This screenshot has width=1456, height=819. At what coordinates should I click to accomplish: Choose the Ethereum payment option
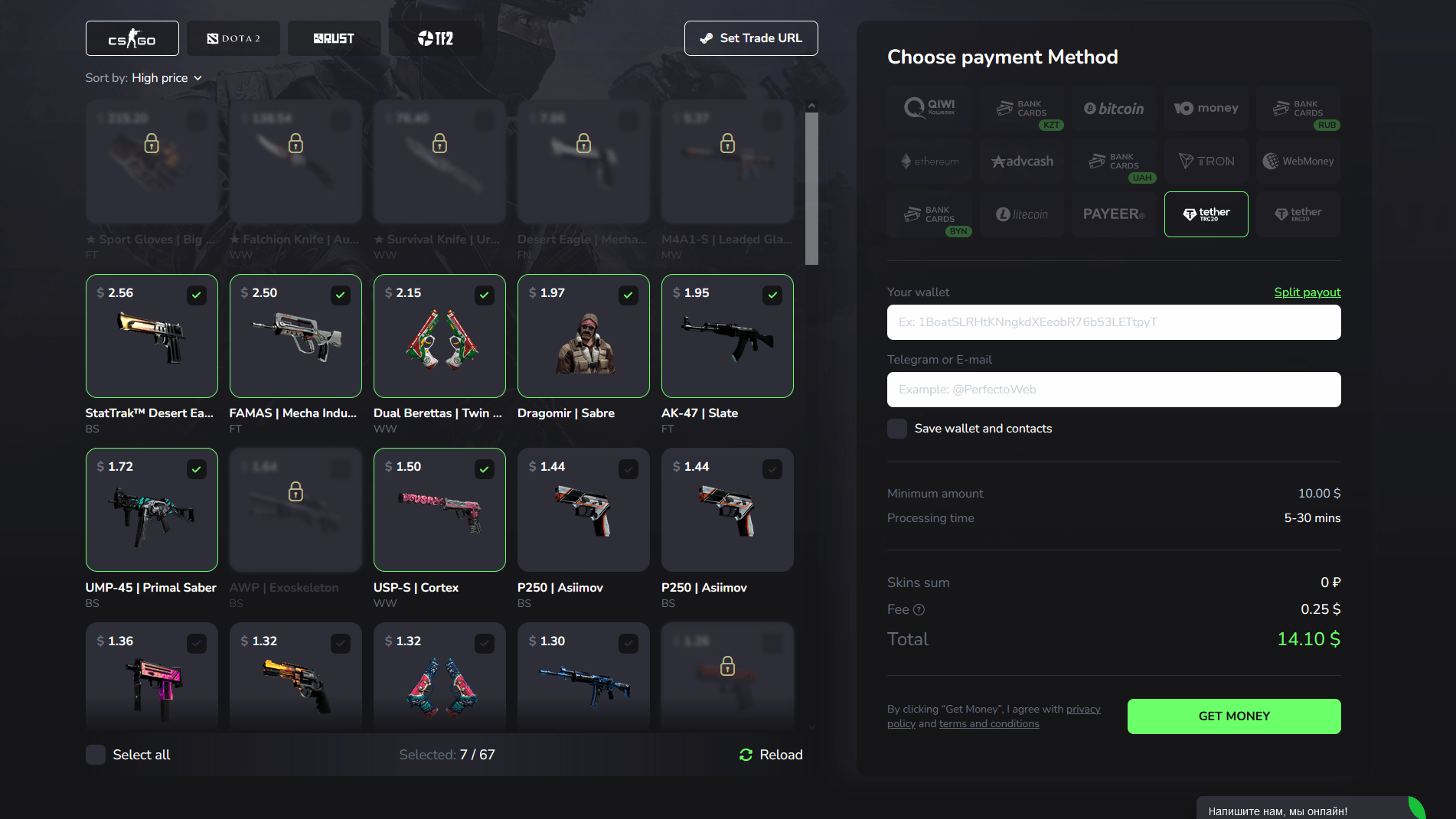coord(929,162)
